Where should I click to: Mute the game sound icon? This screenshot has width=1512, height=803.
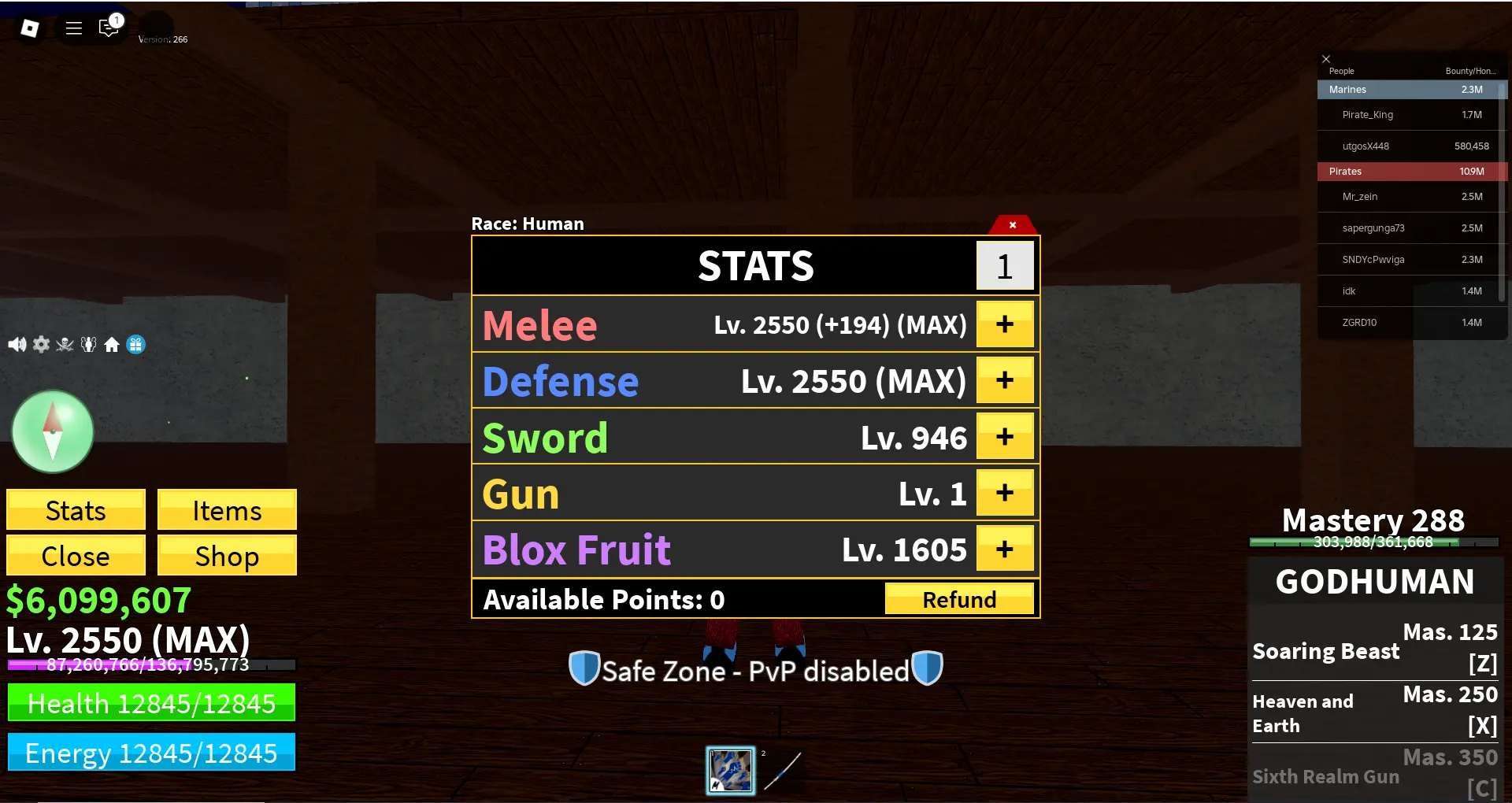17,344
